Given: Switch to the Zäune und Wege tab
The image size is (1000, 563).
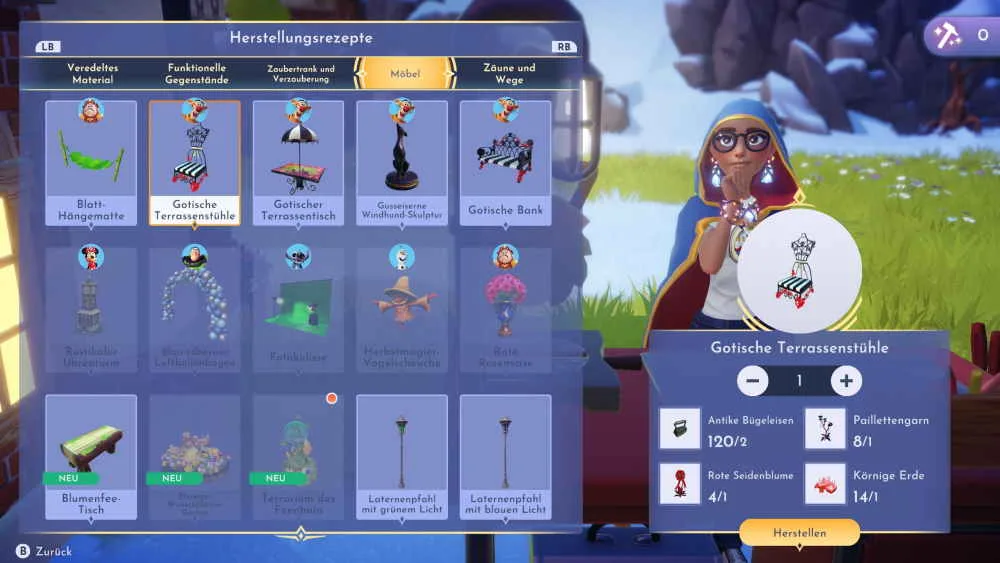Looking at the screenshot, I should (x=509, y=73).
